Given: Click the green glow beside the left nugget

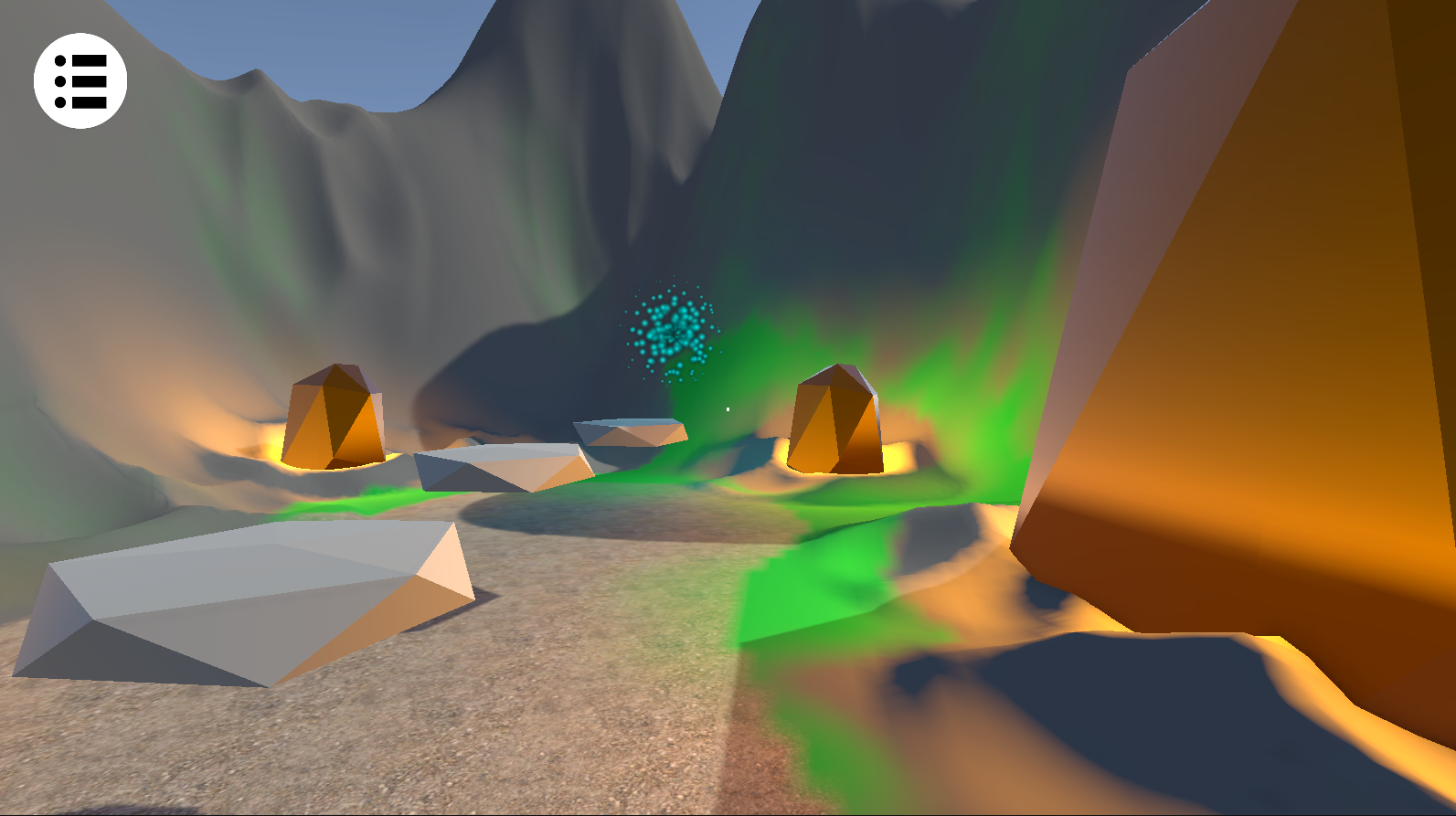Looking at the screenshot, I should click(x=366, y=503).
